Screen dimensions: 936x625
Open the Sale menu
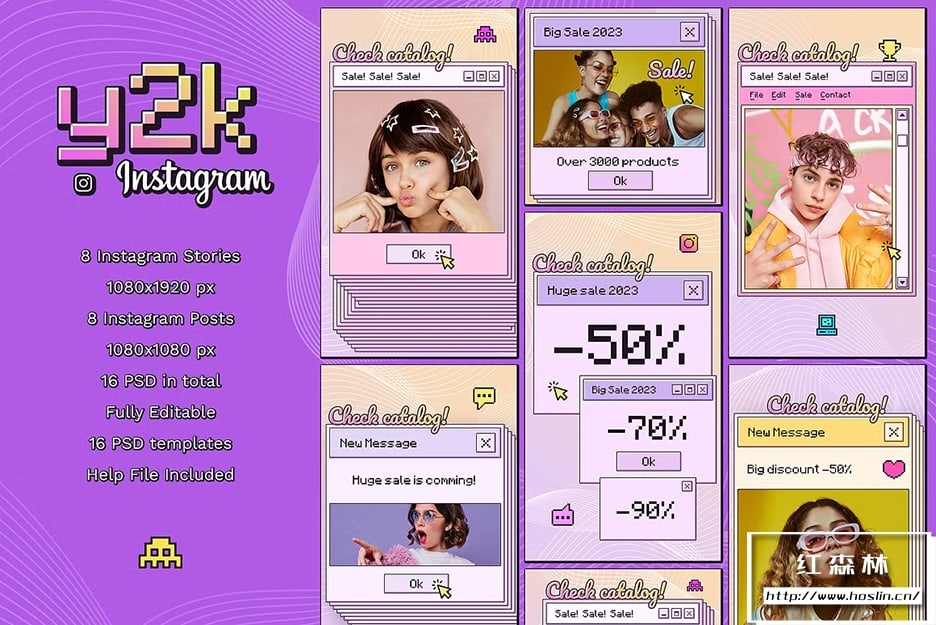(804, 95)
